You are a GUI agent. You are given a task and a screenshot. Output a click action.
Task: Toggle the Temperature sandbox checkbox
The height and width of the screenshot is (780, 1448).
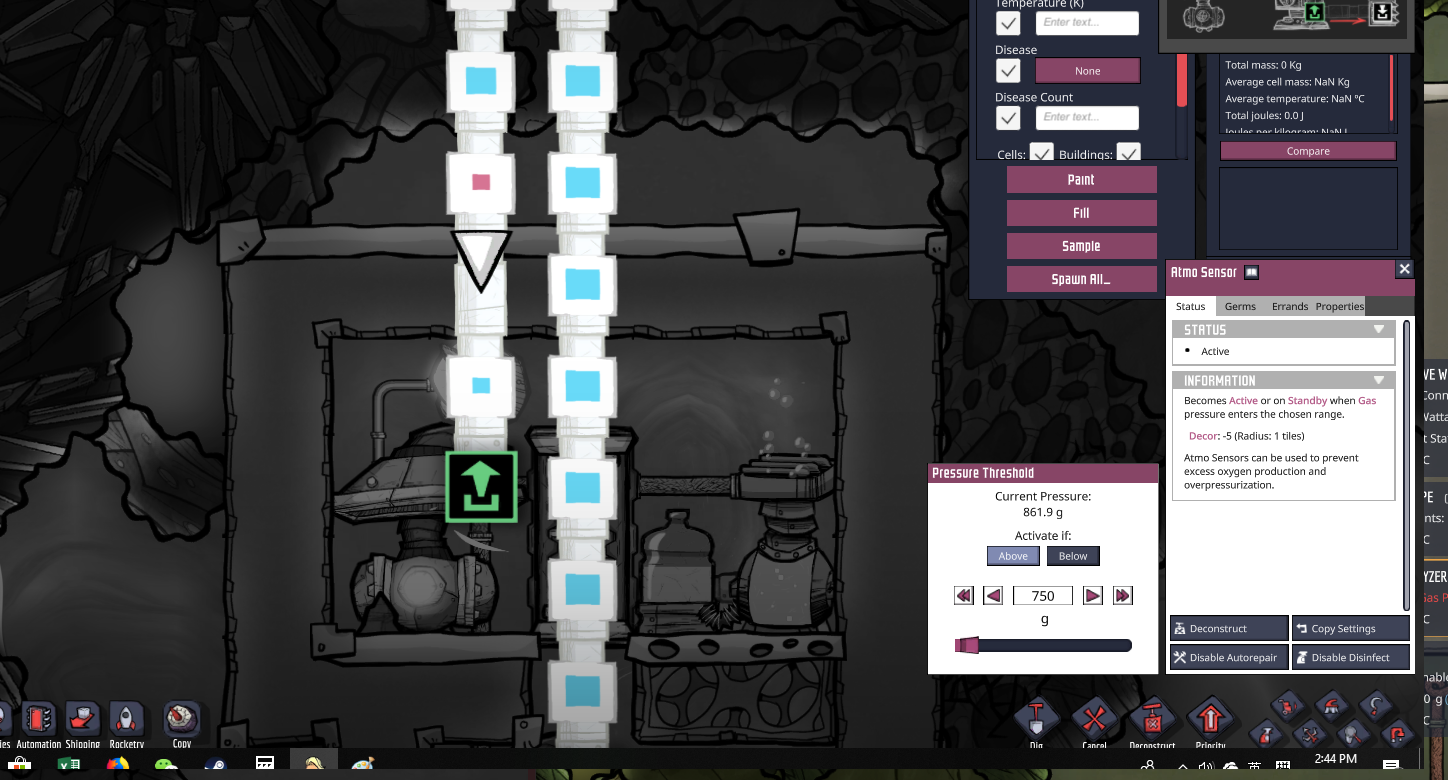tap(1007, 23)
